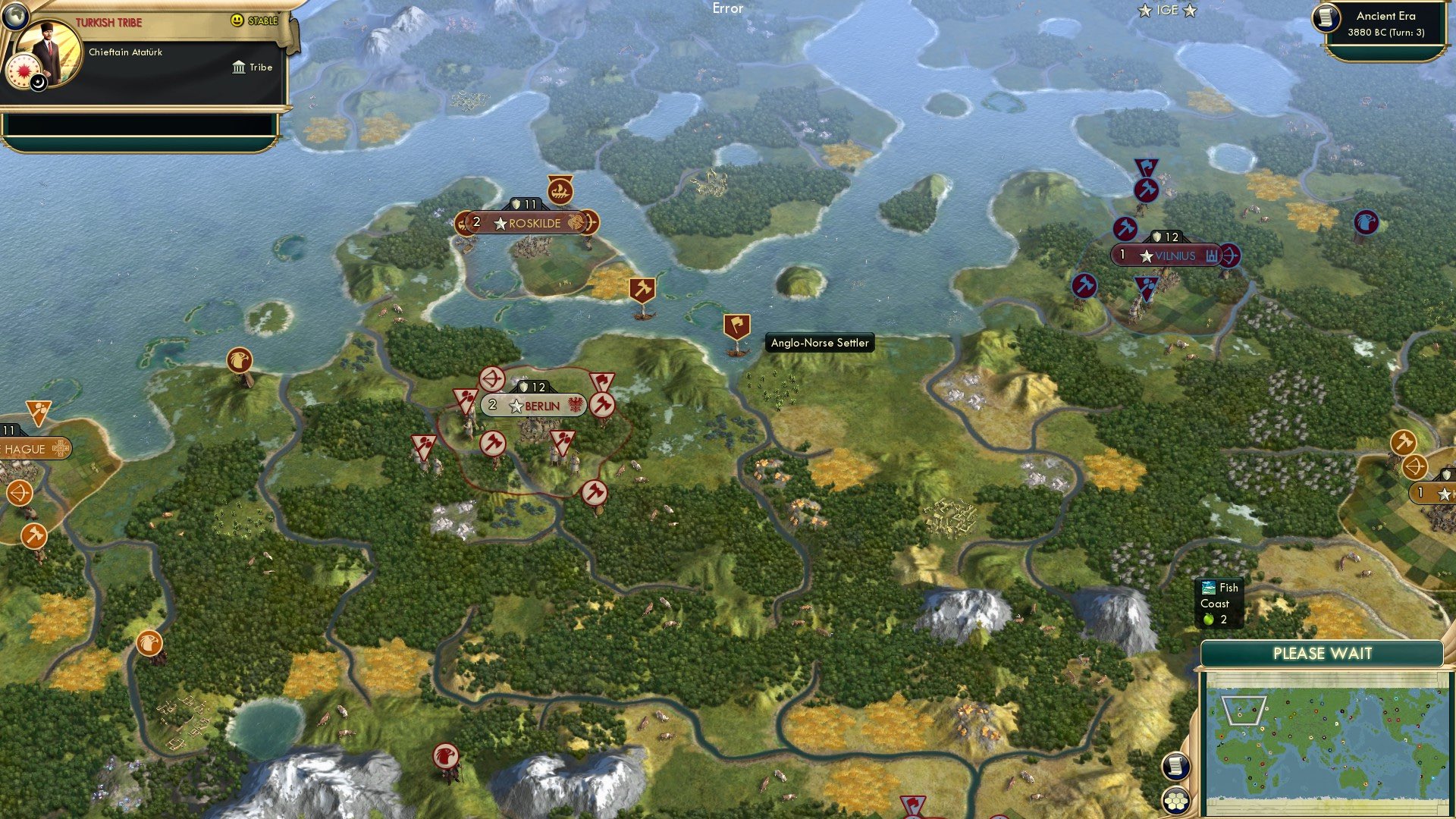Toggle the hex grid overlay
This screenshot has width=1456, height=819.
pyautogui.click(x=1175, y=800)
